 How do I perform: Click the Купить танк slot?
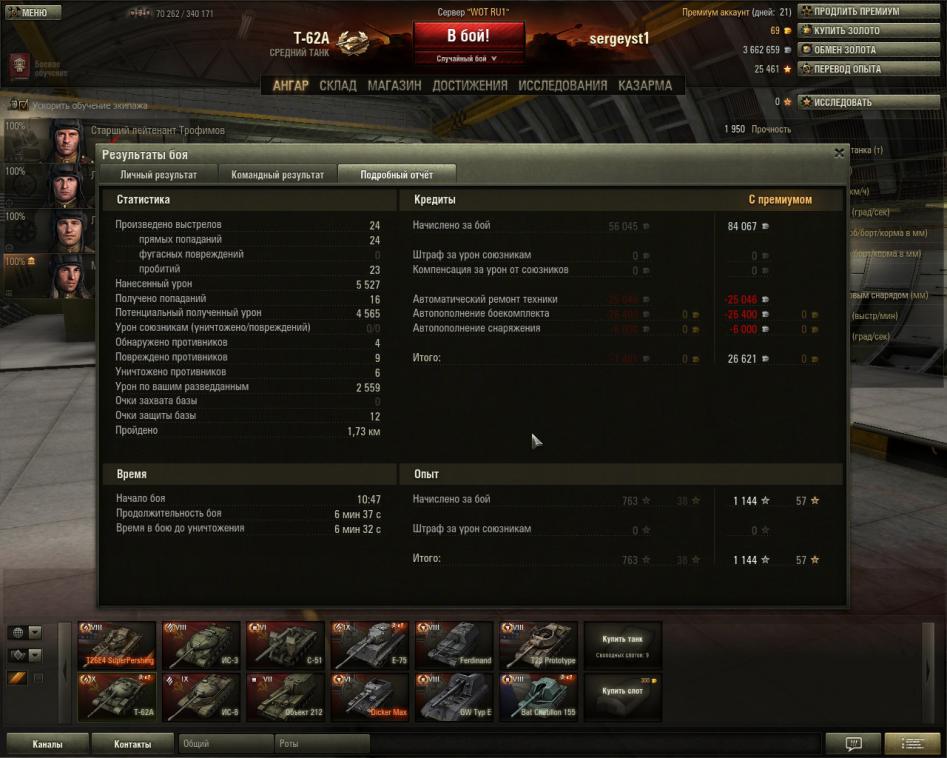(622, 643)
